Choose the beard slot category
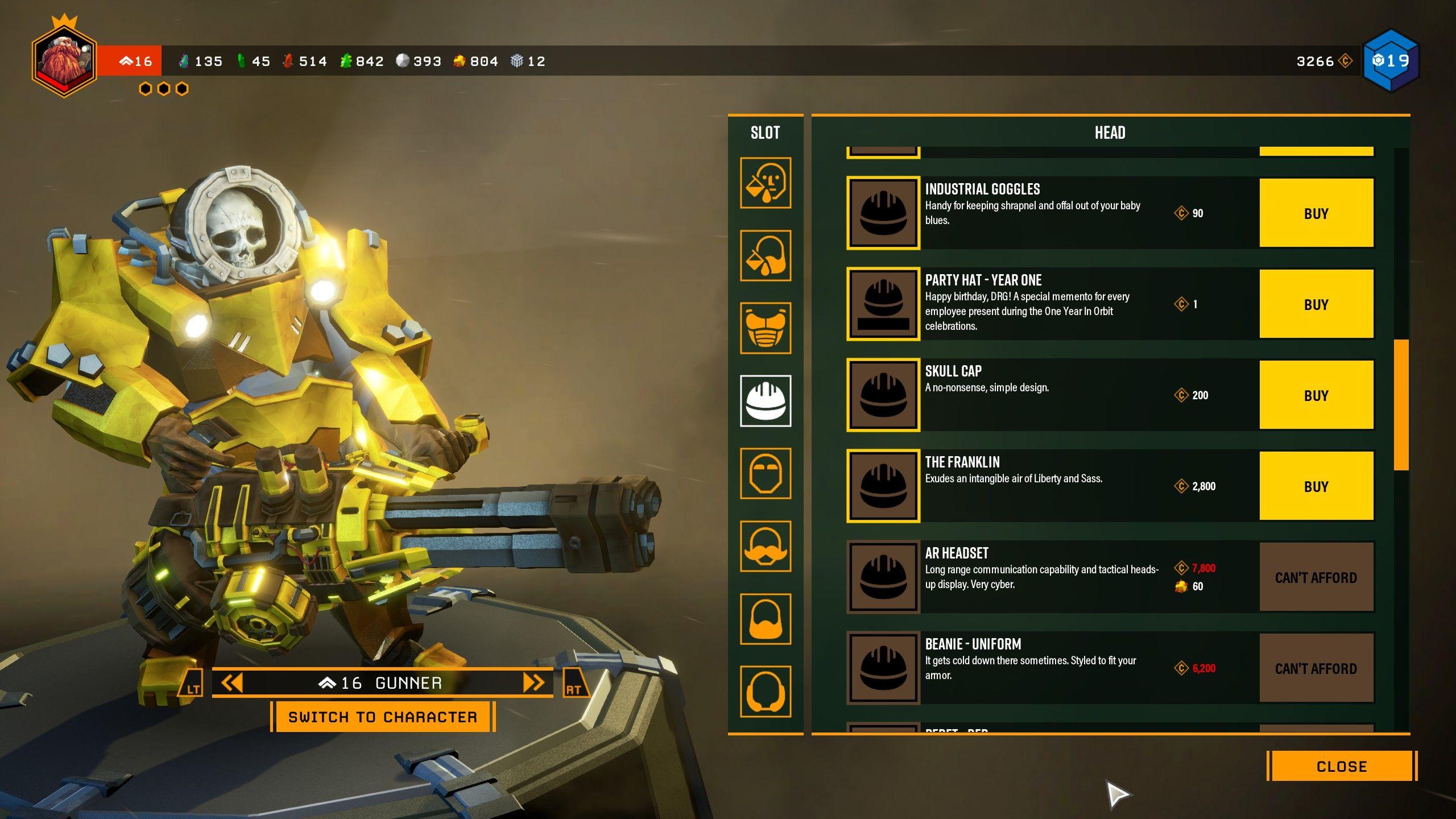The height and width of the screenshot is (819, 1456). (x=765, y=619)
